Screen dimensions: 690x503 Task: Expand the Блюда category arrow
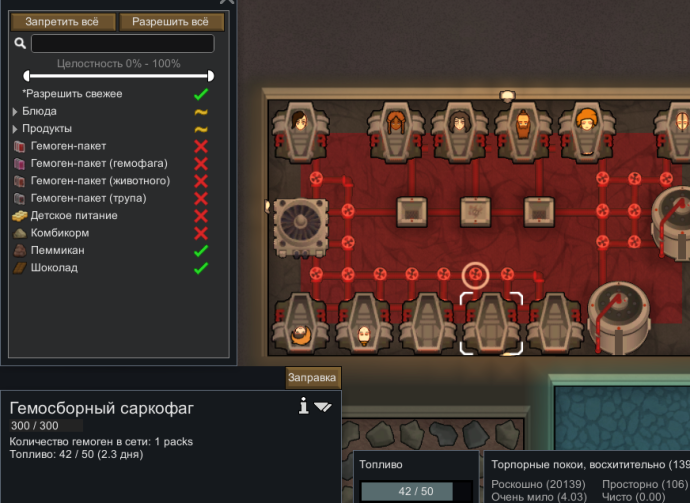[x=15, y=112]
